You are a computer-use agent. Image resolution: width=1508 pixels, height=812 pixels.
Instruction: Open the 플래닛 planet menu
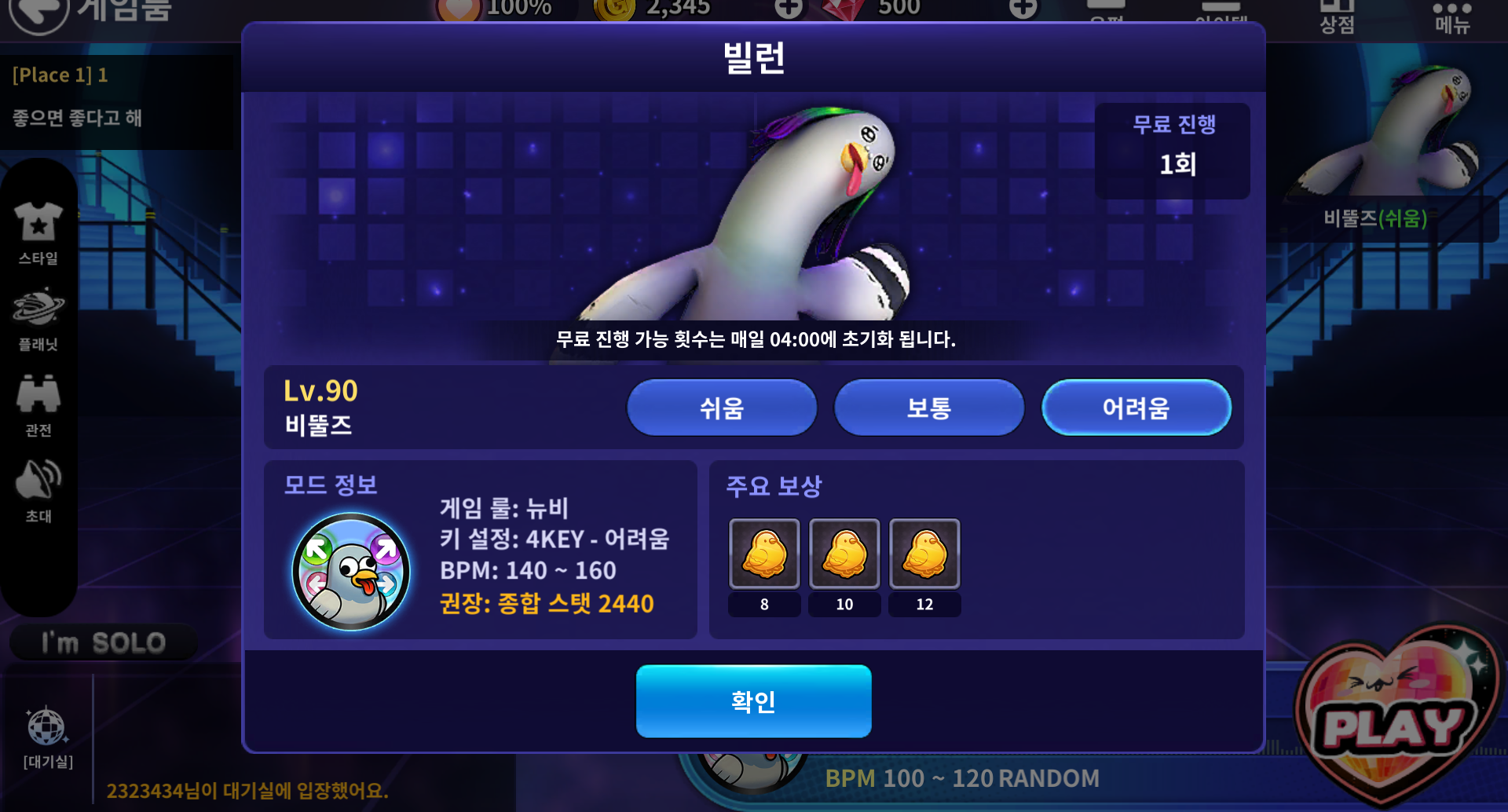(x=38, y=318)
